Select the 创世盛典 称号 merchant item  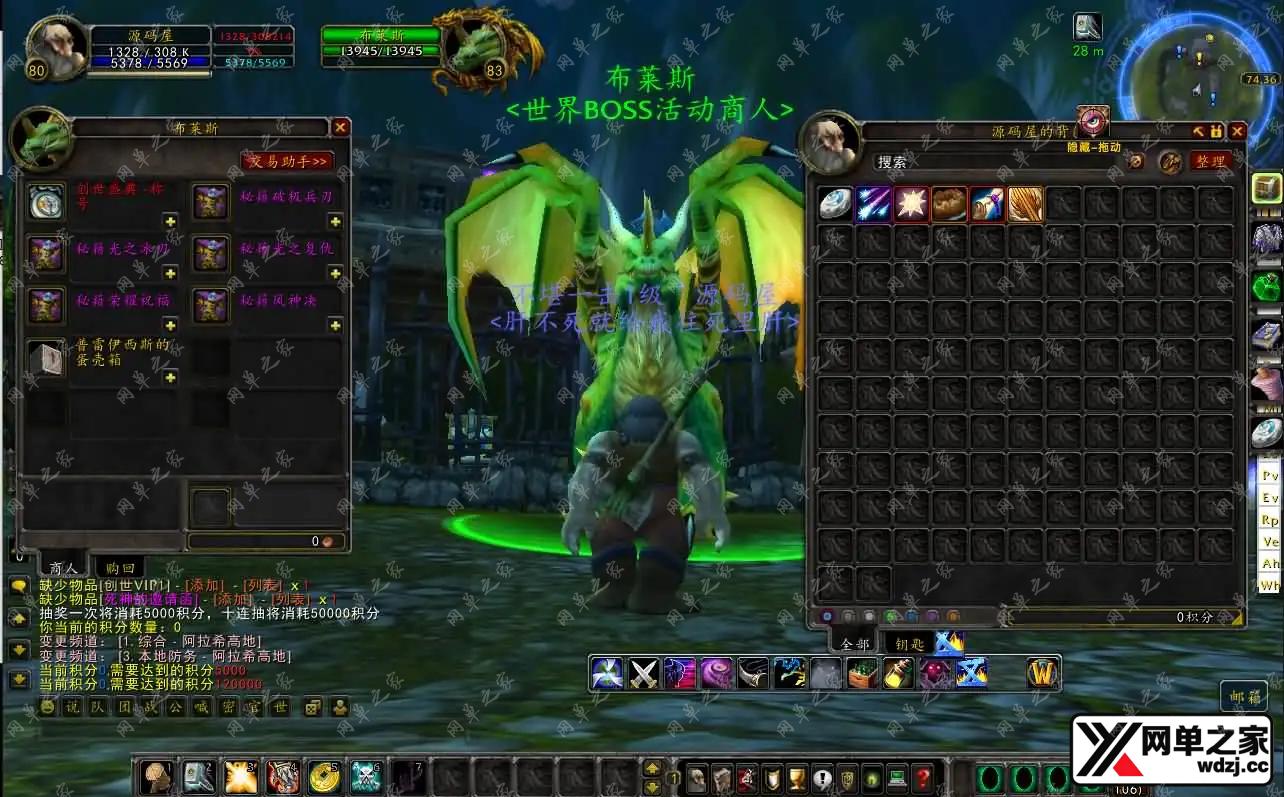[x=46, y=201]
